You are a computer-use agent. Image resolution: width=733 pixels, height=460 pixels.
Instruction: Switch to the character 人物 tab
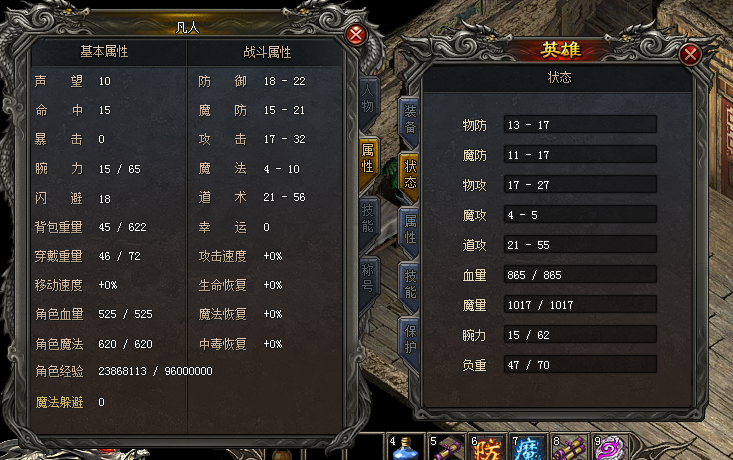tap(367, 99)
